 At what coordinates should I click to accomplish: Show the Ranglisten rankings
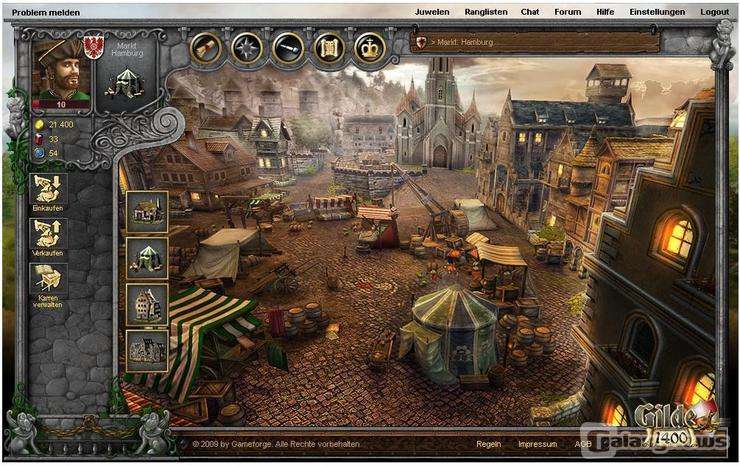[486, 12]
